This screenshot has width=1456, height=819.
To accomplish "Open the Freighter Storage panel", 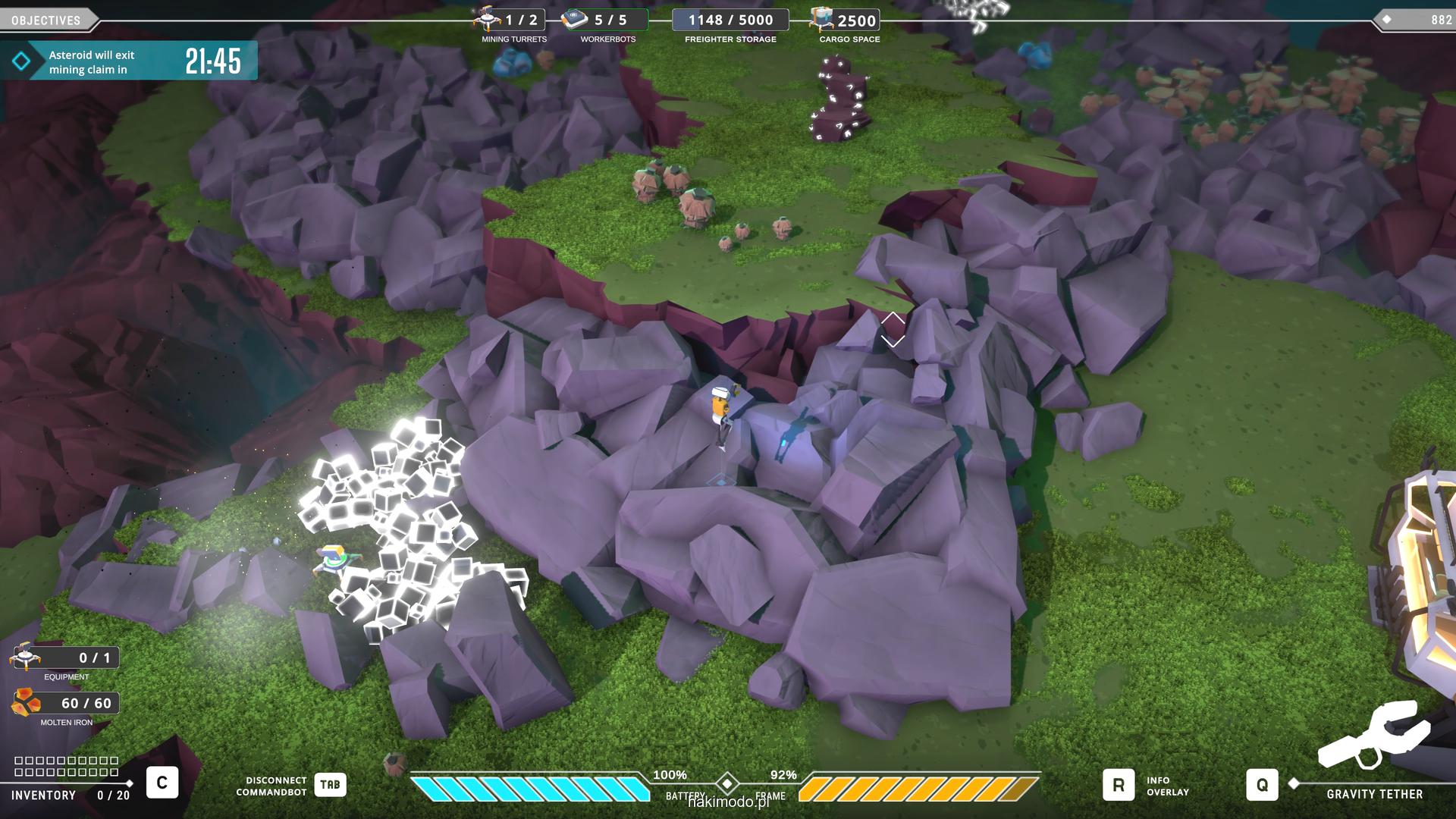I will tap(730, 20).
